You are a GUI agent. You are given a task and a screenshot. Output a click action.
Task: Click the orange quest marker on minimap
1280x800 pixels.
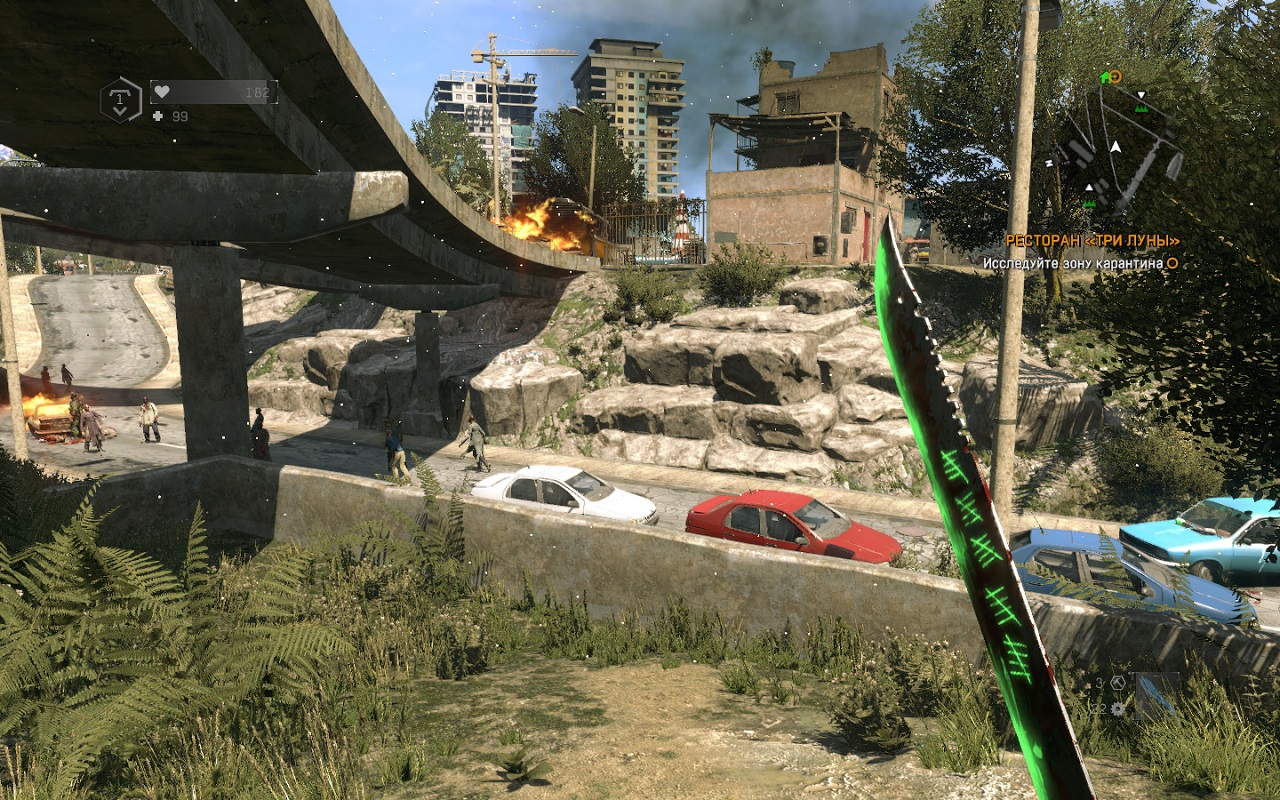(1116, 76)
